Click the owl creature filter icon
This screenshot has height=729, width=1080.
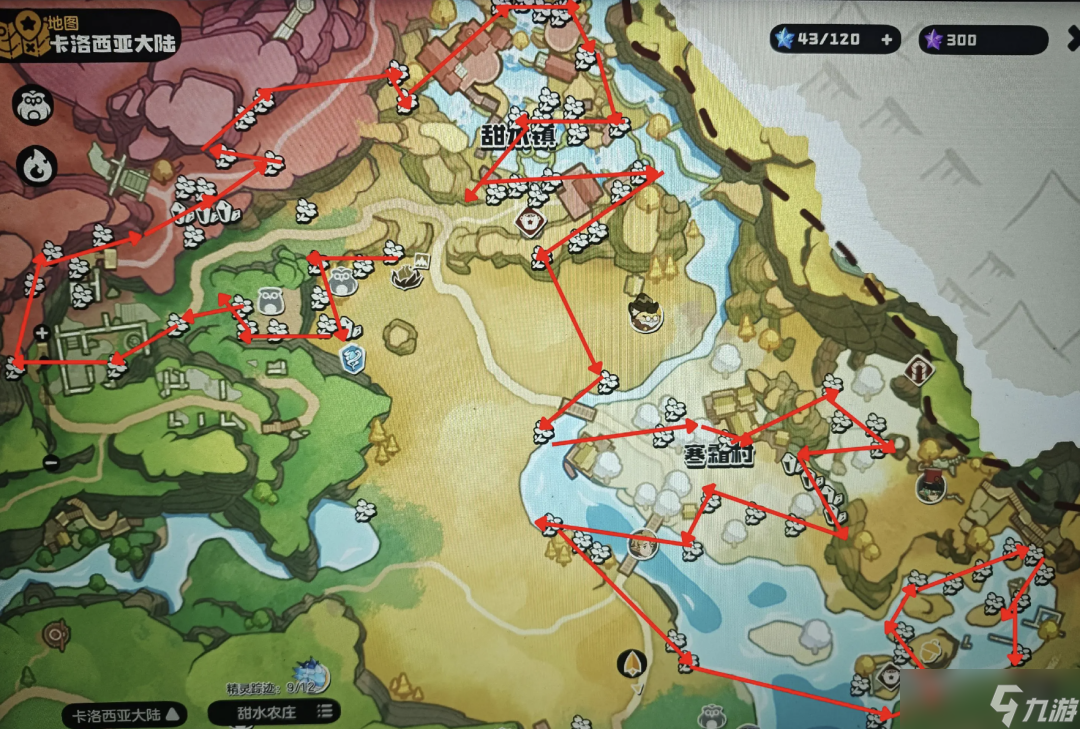point(36,106)
